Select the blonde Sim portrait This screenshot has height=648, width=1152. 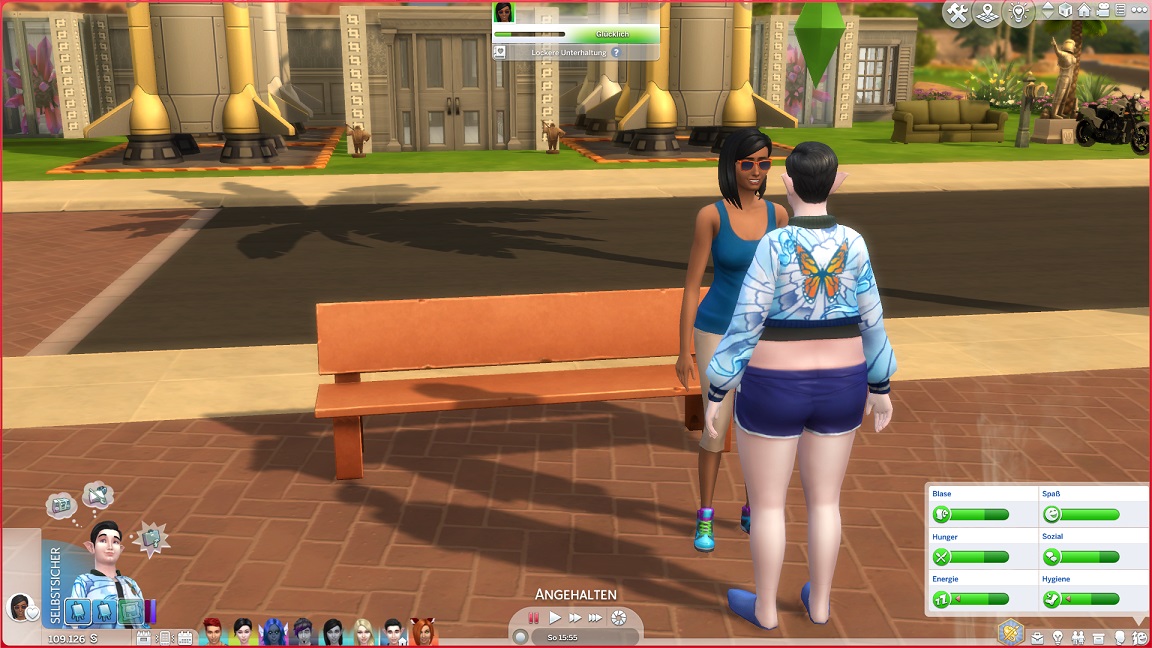coord(362,631)
